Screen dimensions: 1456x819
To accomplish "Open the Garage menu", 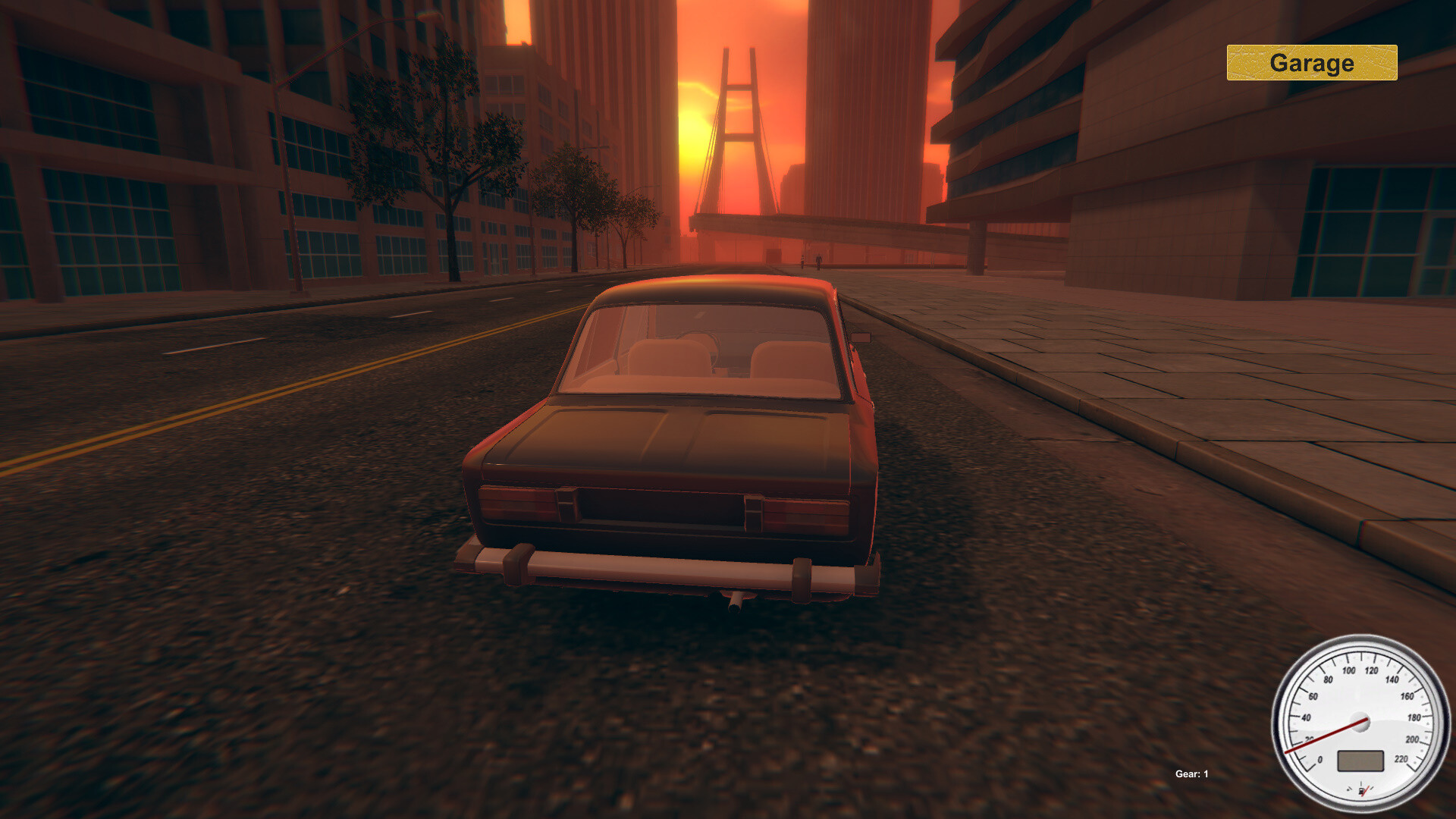I will (x=1312, y=64).
